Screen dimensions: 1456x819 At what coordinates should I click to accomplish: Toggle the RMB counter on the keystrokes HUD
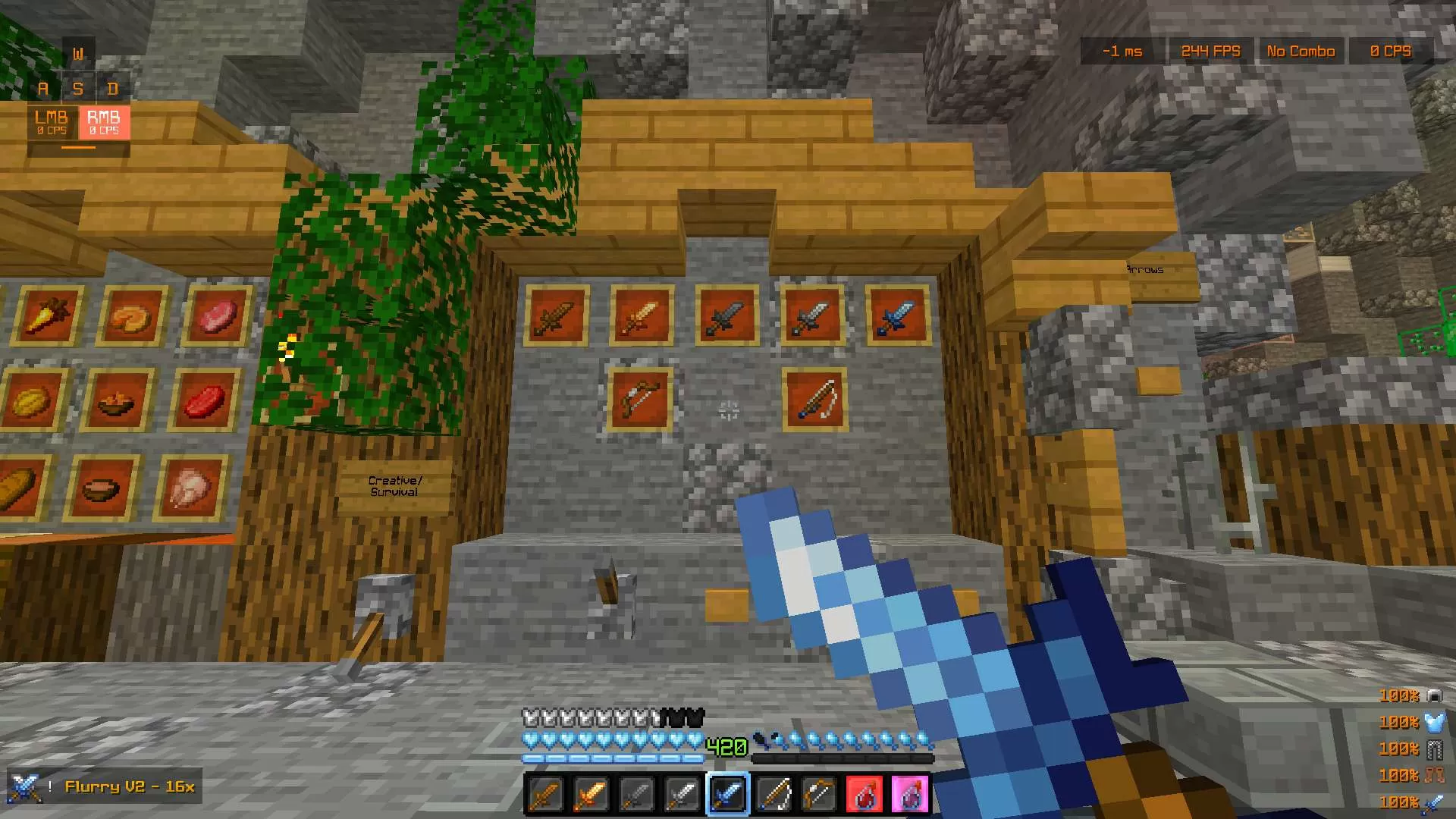(x=104, y=124)
